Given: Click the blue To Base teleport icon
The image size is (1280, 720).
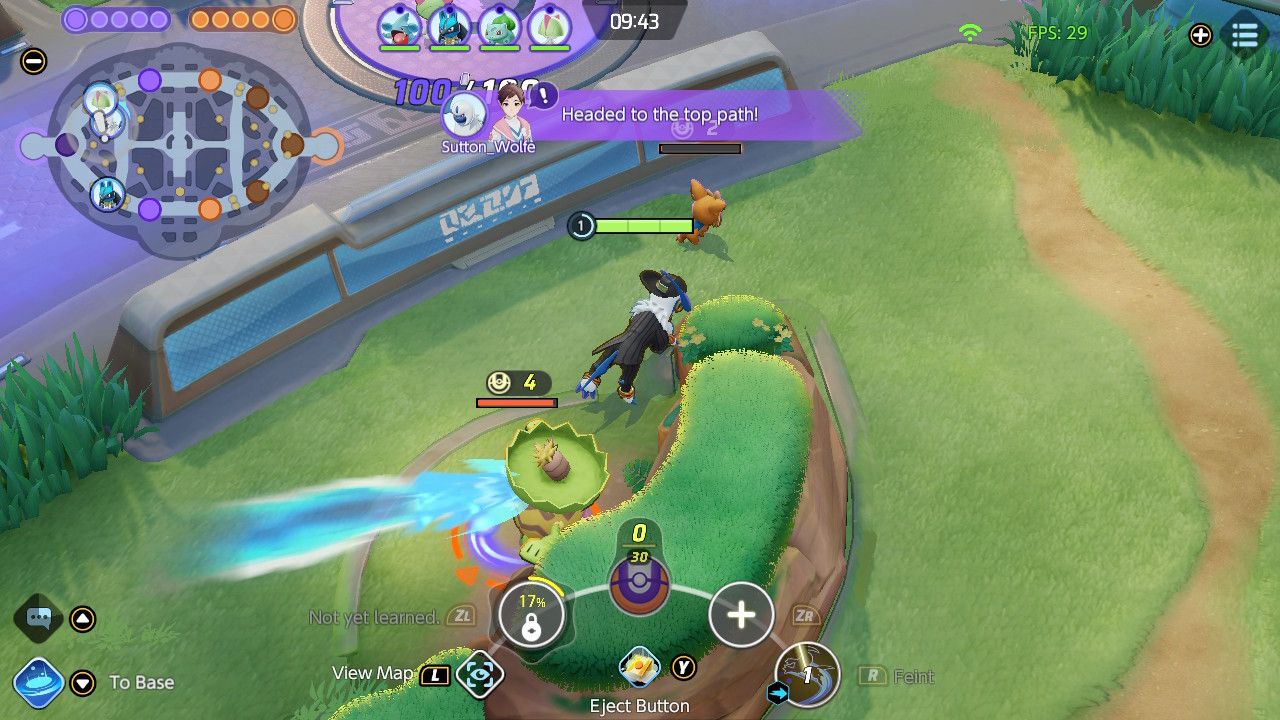Looking at the screenshot, I should tap(42, 682).
